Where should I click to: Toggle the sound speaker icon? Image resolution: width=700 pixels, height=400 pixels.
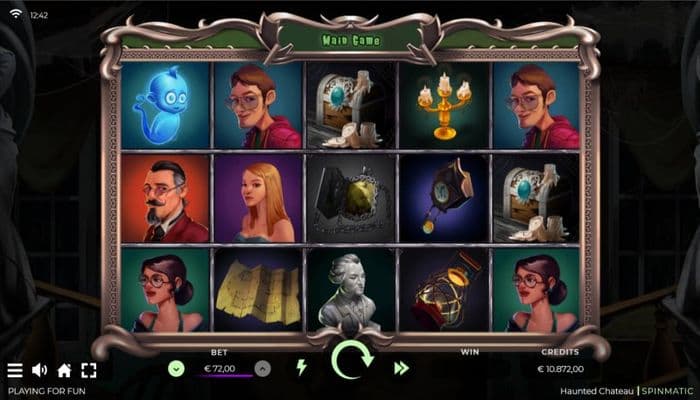40,370
